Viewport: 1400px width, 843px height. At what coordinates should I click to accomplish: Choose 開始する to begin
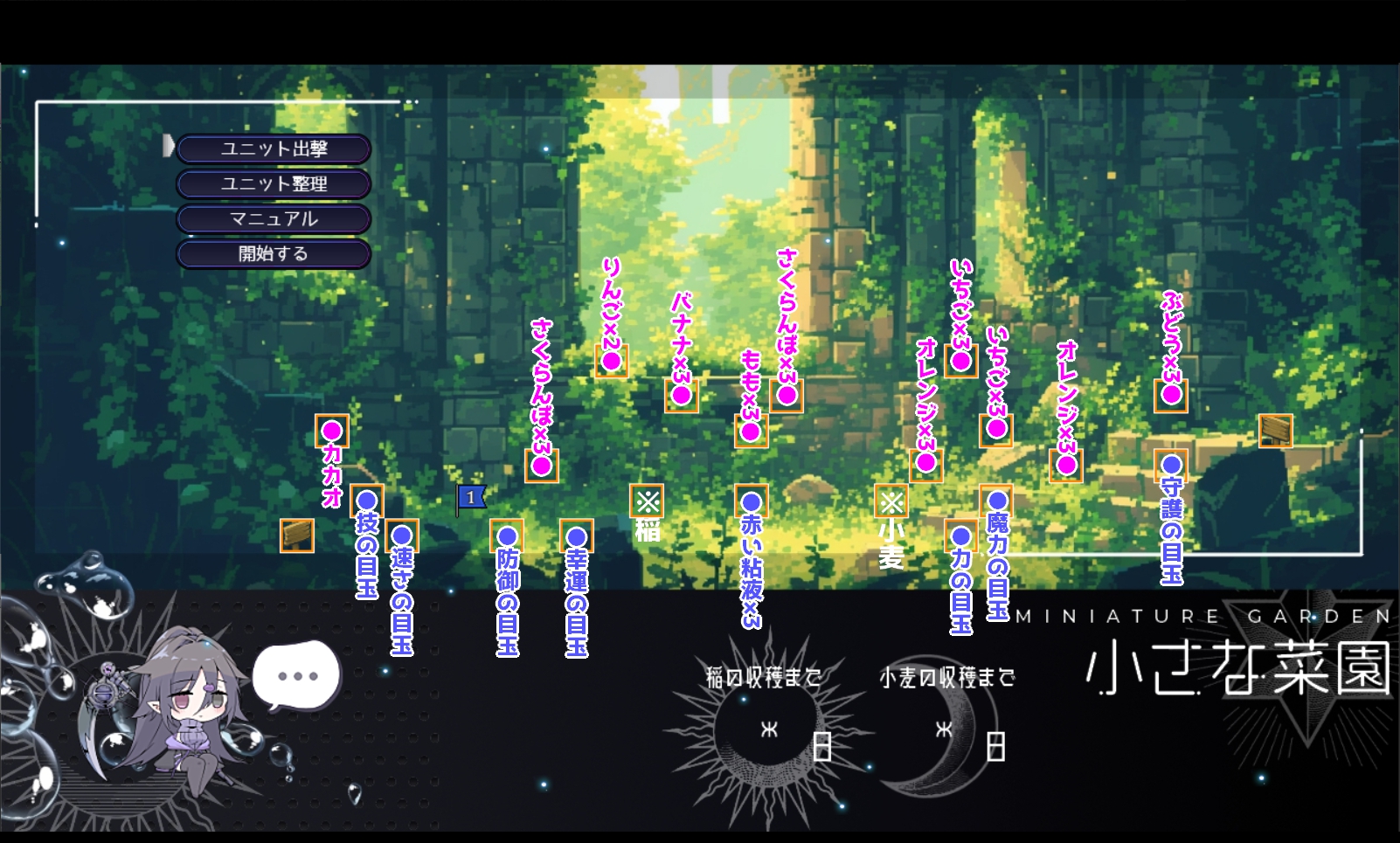pyautogui.click(x=274, y=254)
